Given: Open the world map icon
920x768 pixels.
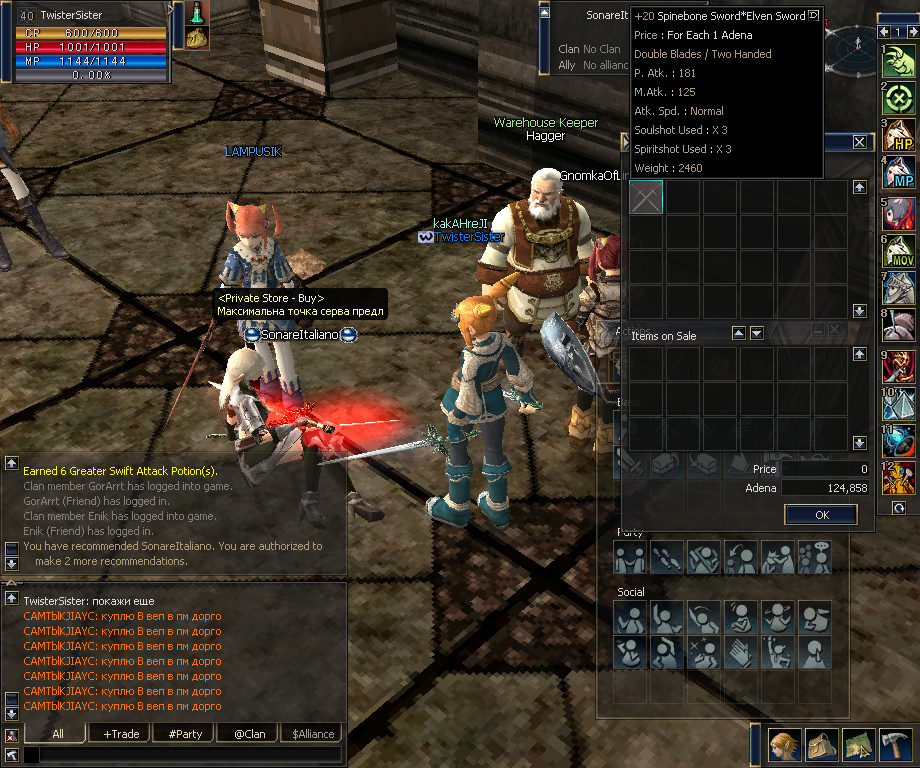Looking at the screenshot, I should [859, 746].
